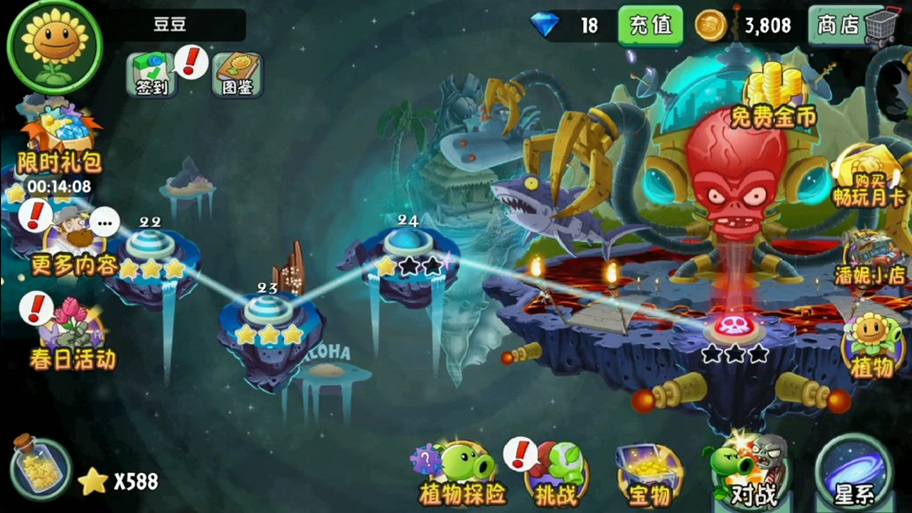Select the red skull boss level
This screenshot has width=912, height=513.
coord(735,325)
